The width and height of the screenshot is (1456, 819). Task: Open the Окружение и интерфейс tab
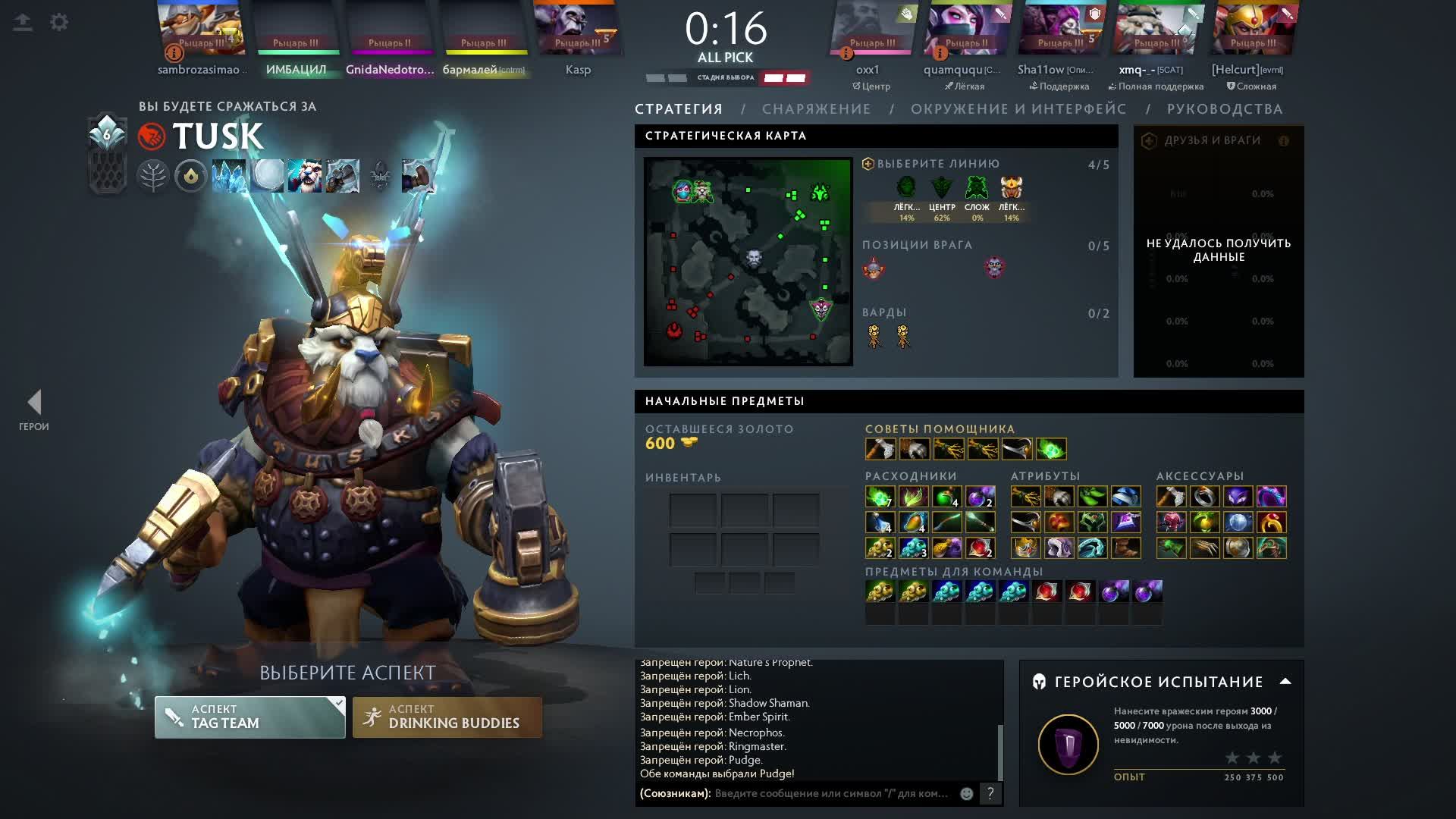click(1018, 109)
